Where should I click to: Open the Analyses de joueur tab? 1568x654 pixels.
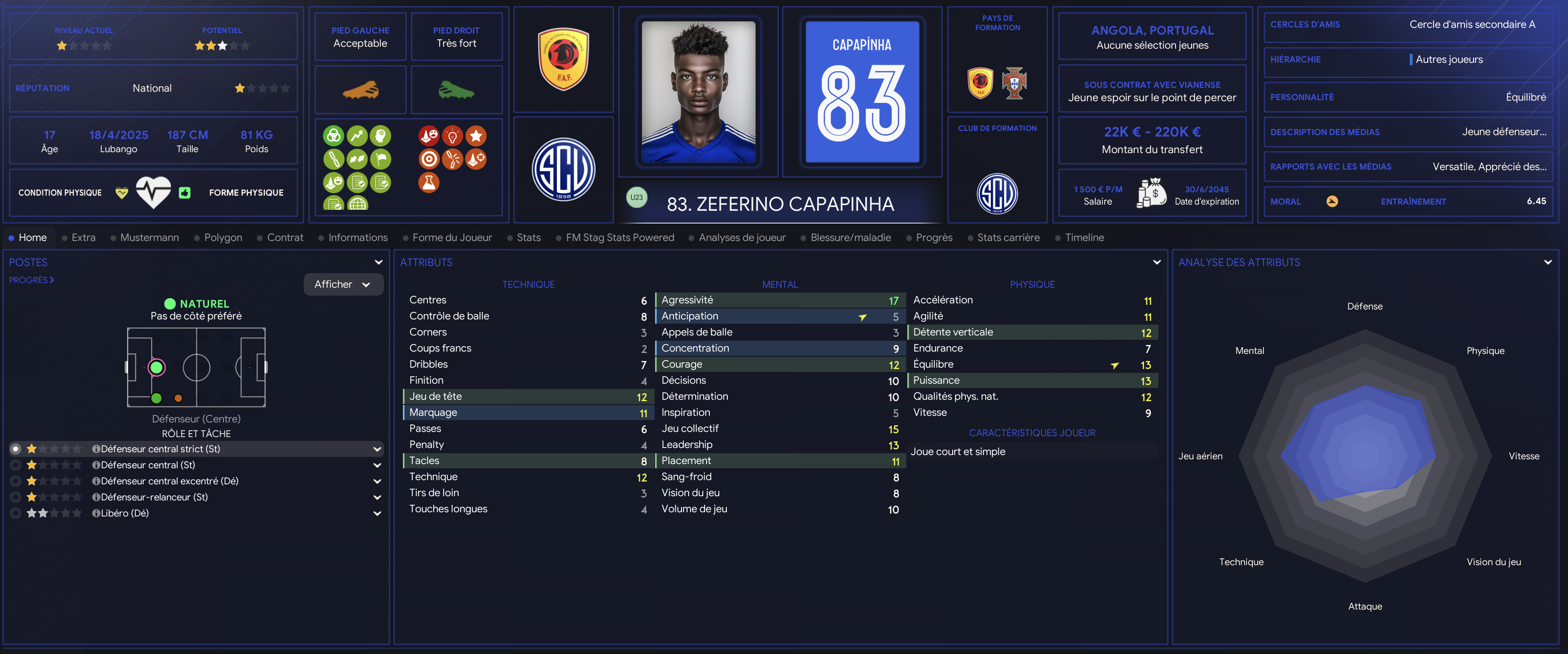point(741,238)
